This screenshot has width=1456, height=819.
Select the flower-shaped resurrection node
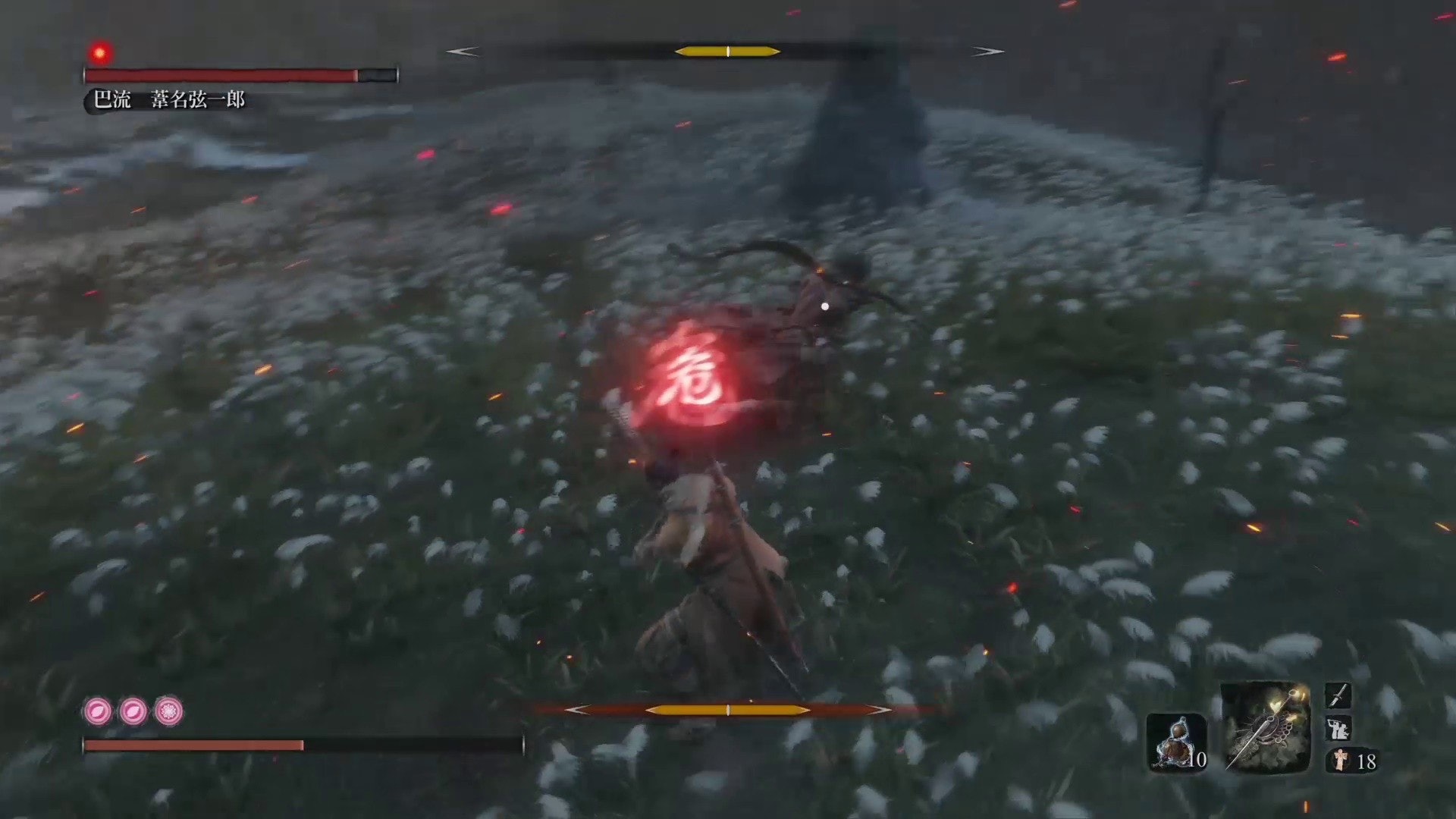pos(168,711)
